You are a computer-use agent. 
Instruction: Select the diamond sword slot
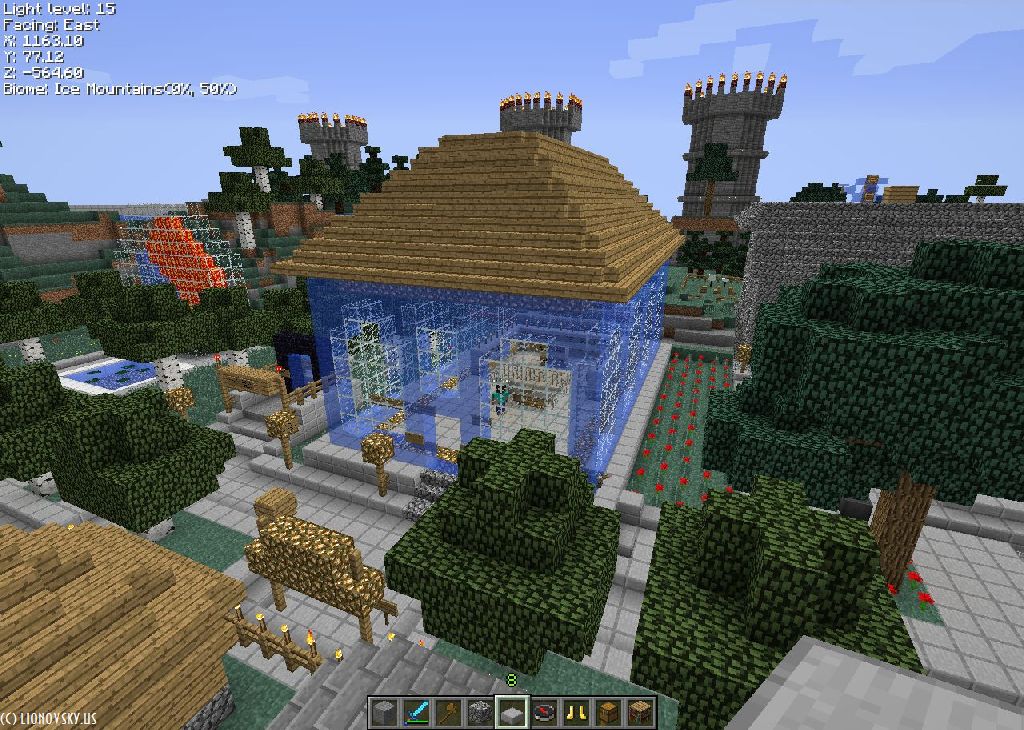point(416,712)
